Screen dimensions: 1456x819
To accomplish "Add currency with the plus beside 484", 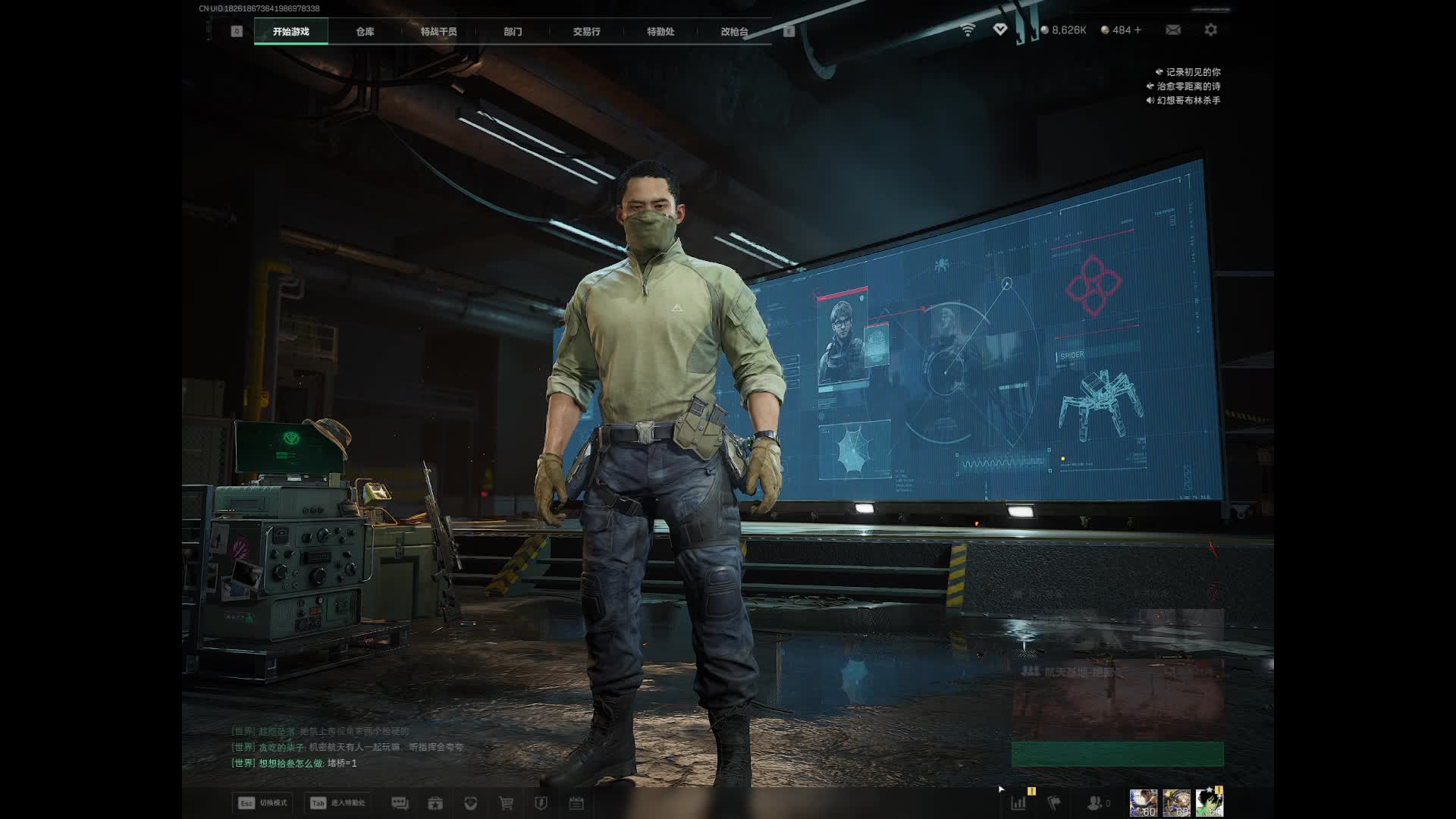I will (x=1137, y=30).
